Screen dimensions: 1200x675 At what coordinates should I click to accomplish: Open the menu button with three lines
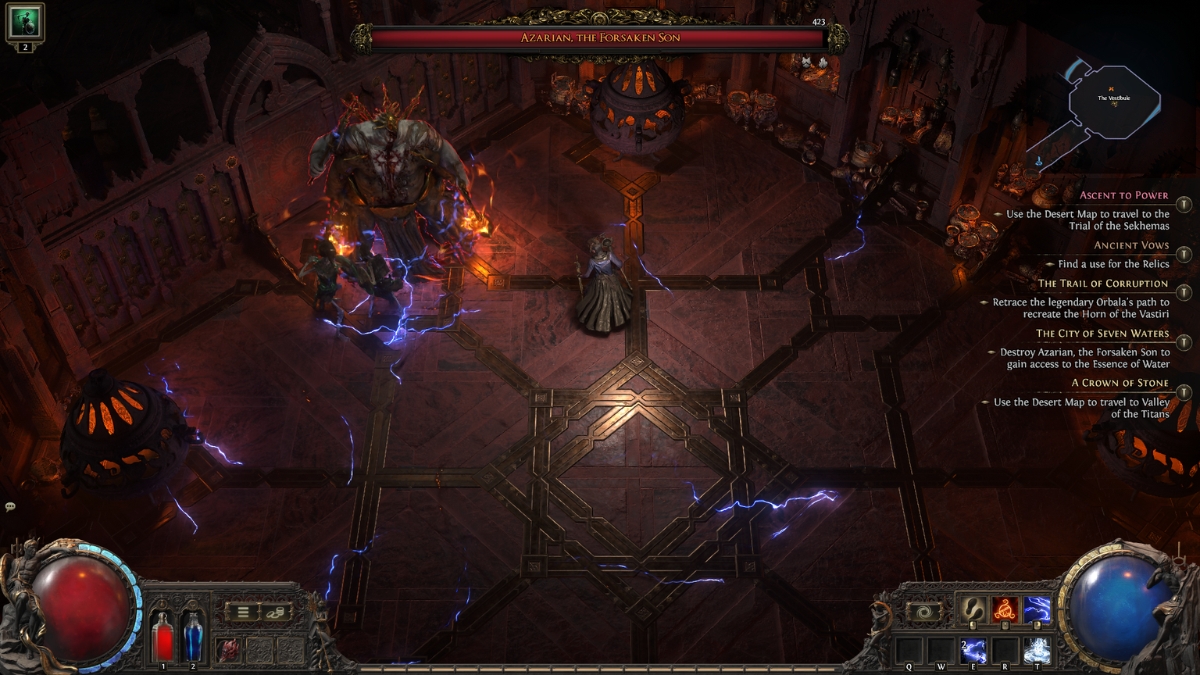click(241, 611)
